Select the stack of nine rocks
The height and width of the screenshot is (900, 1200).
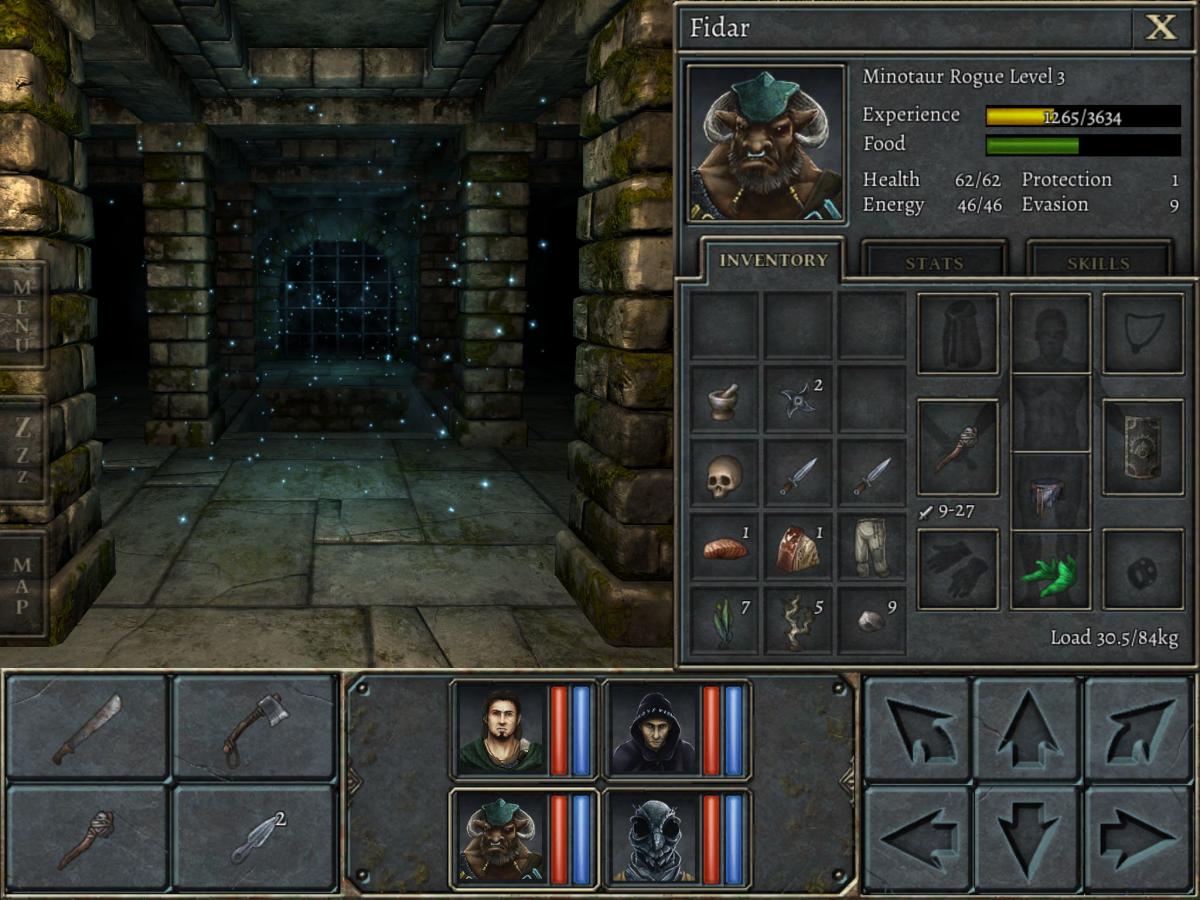click(871, 621)
